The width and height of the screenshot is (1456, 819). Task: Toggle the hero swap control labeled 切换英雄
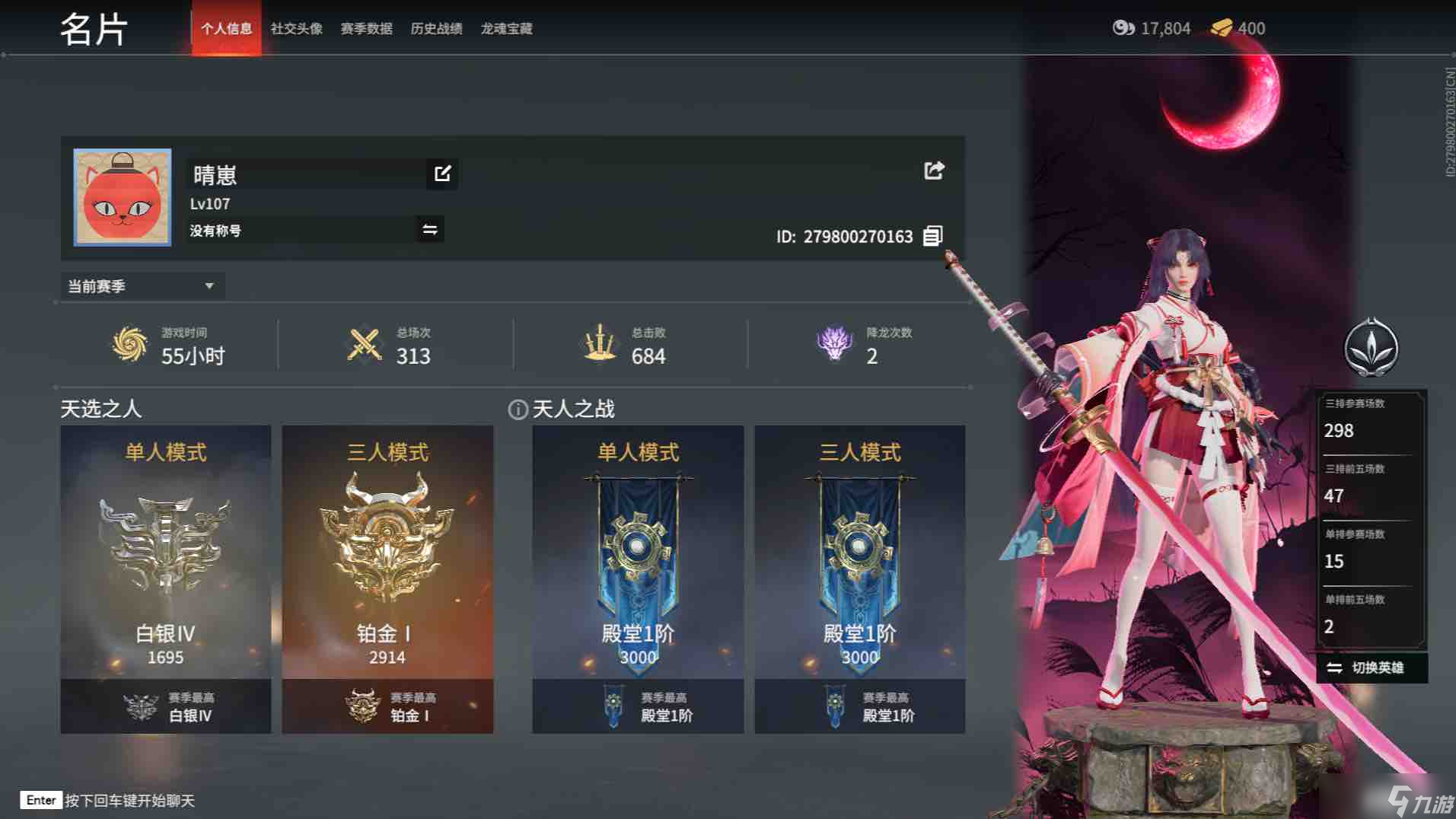coord(1367,668)
